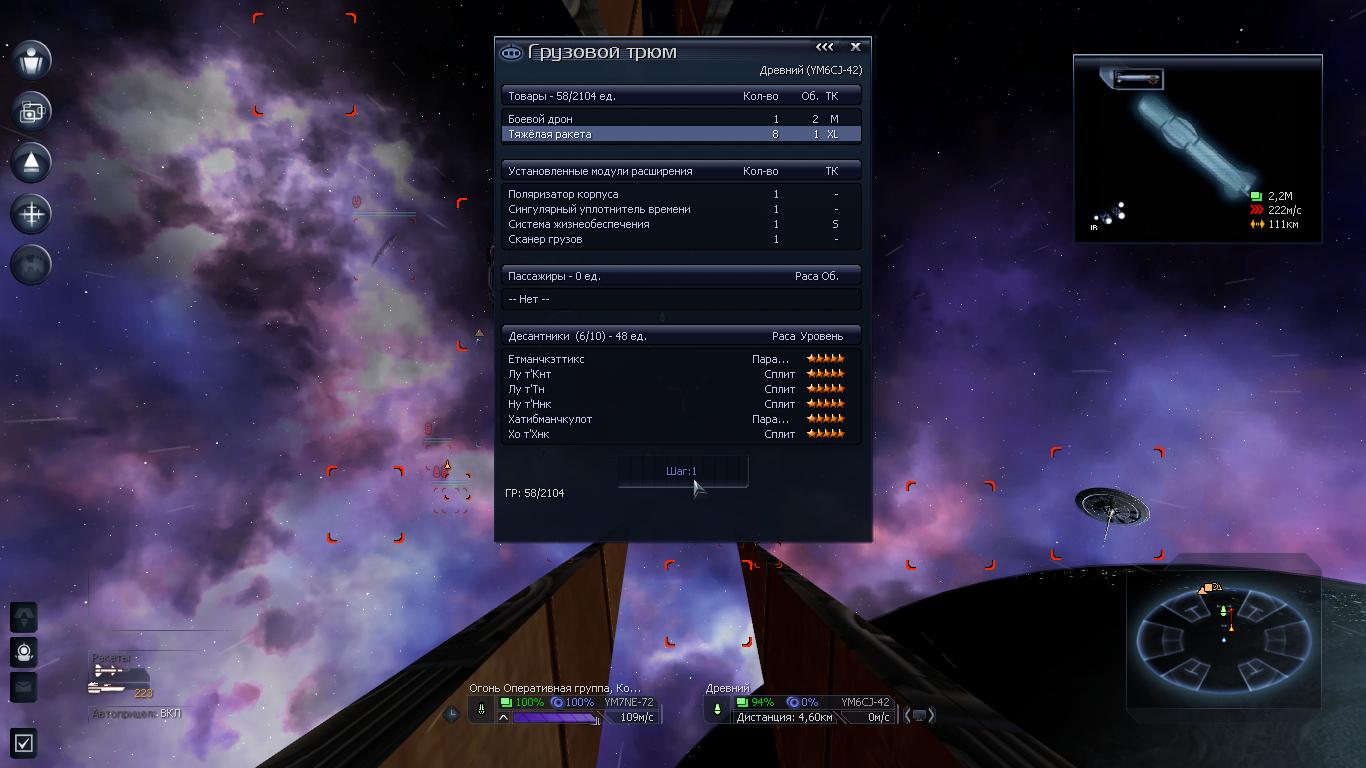The image size is (1366, 768).
Task: Select the Сканер грузов upgrade row
Action: (x=680, y=239)
